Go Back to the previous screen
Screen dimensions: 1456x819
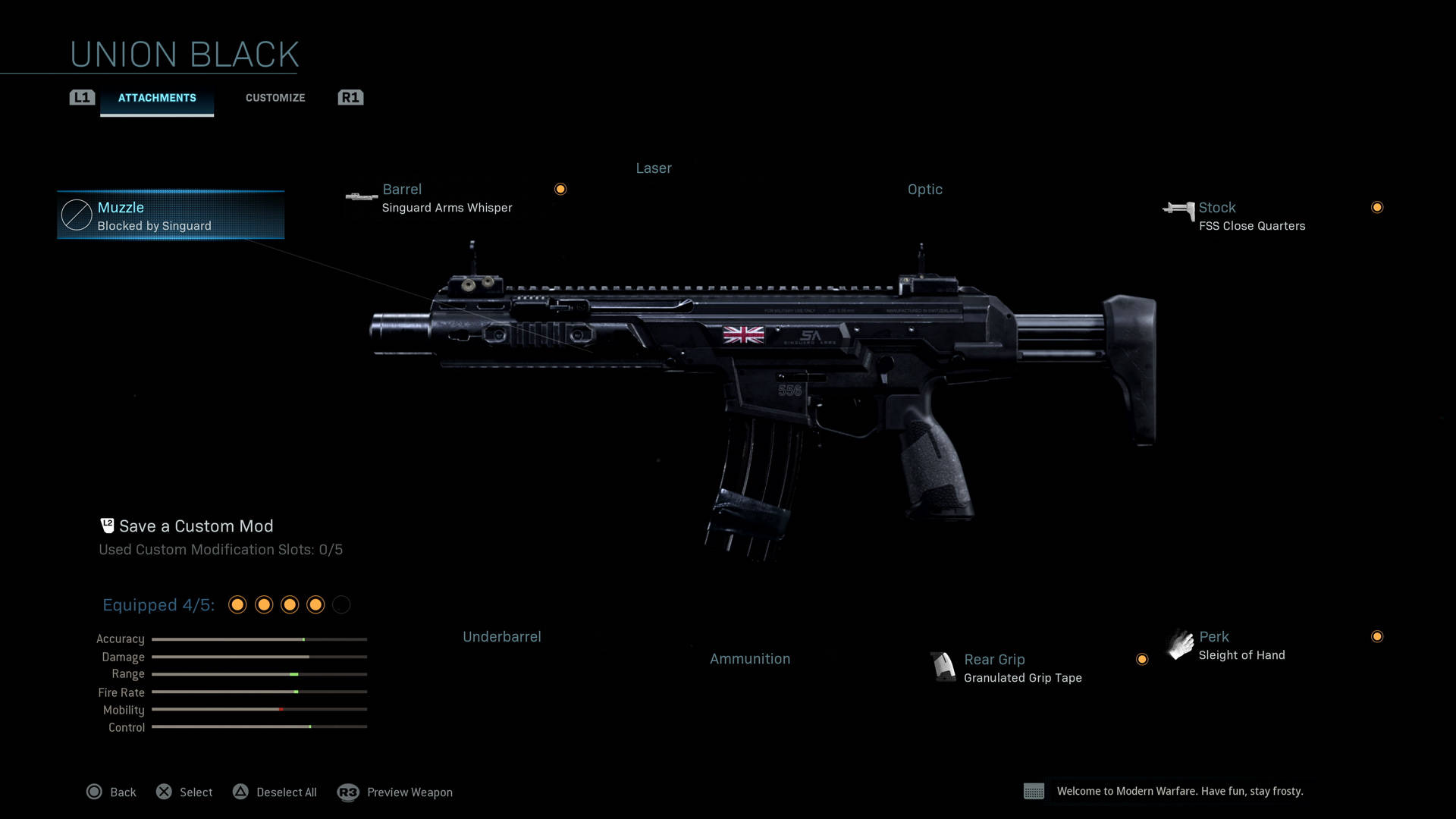tap(112, 792)
